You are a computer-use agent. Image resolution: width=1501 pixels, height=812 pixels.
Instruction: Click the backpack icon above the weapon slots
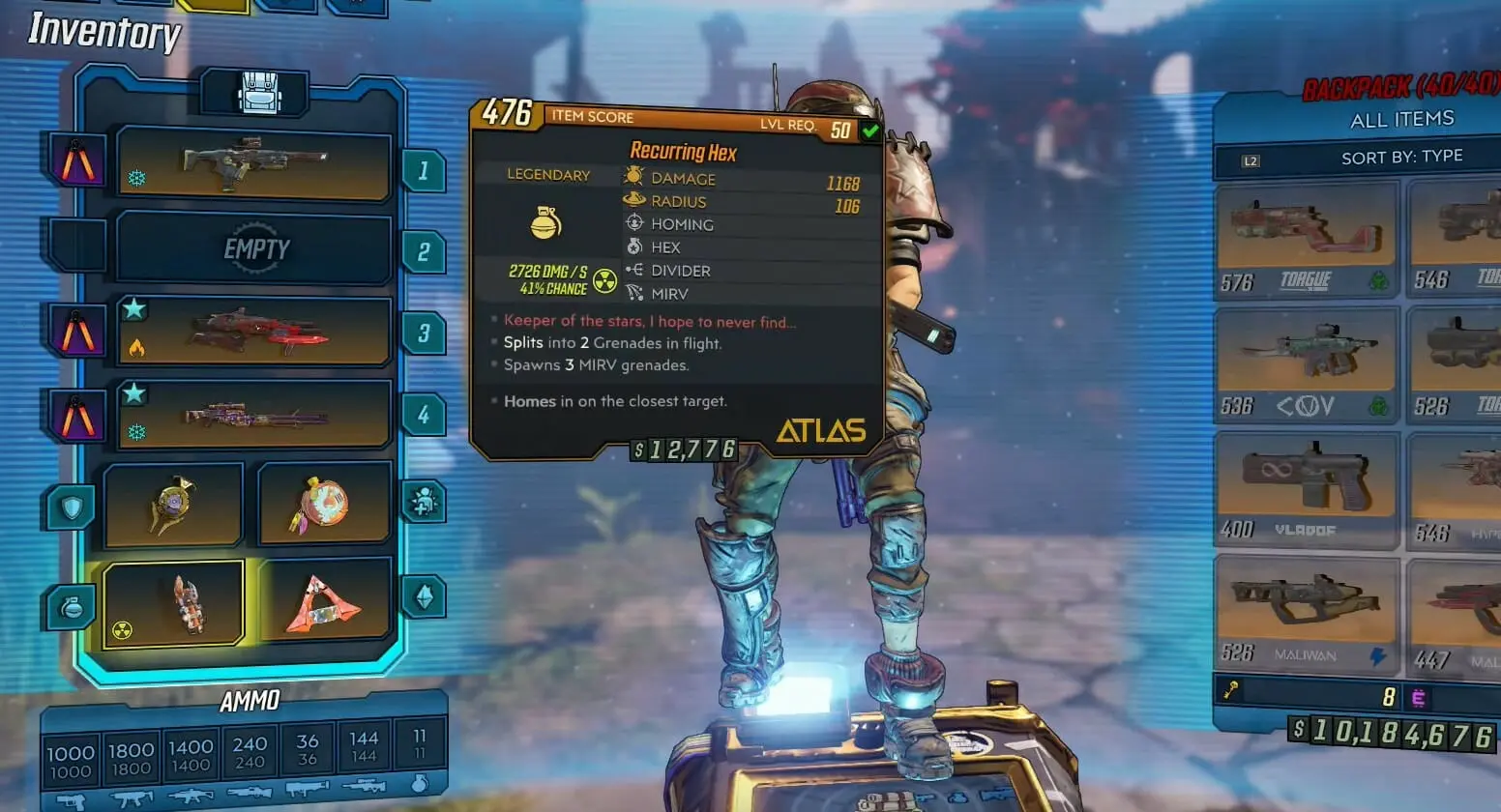pos(253,92)
